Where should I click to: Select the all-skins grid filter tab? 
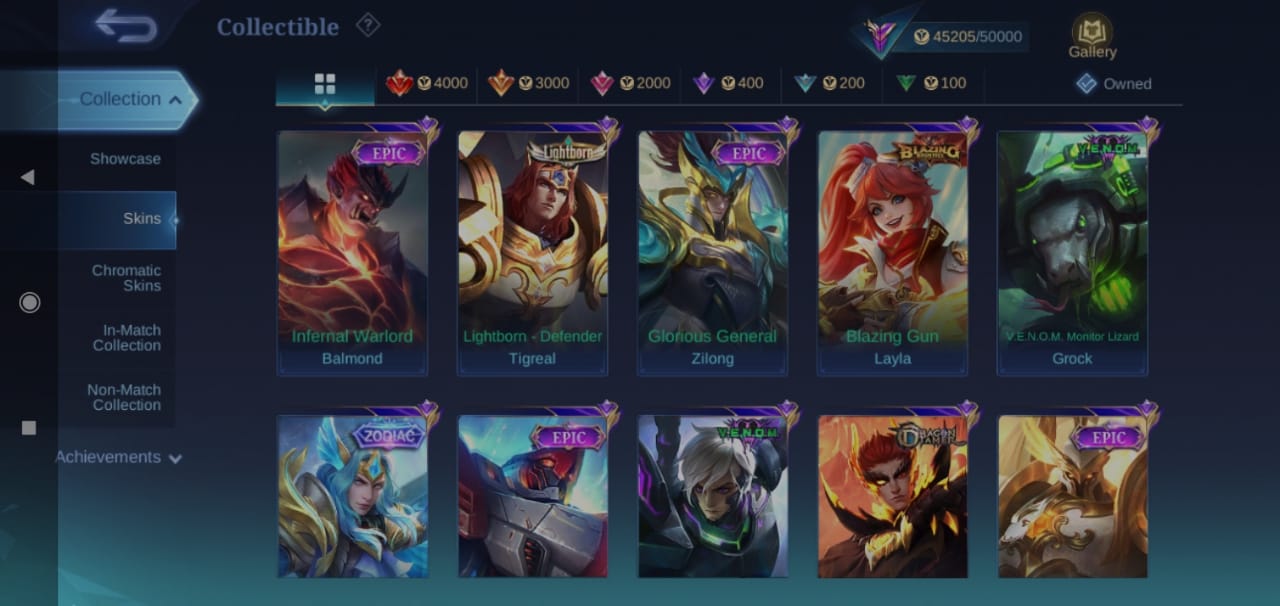coord(325,84)
